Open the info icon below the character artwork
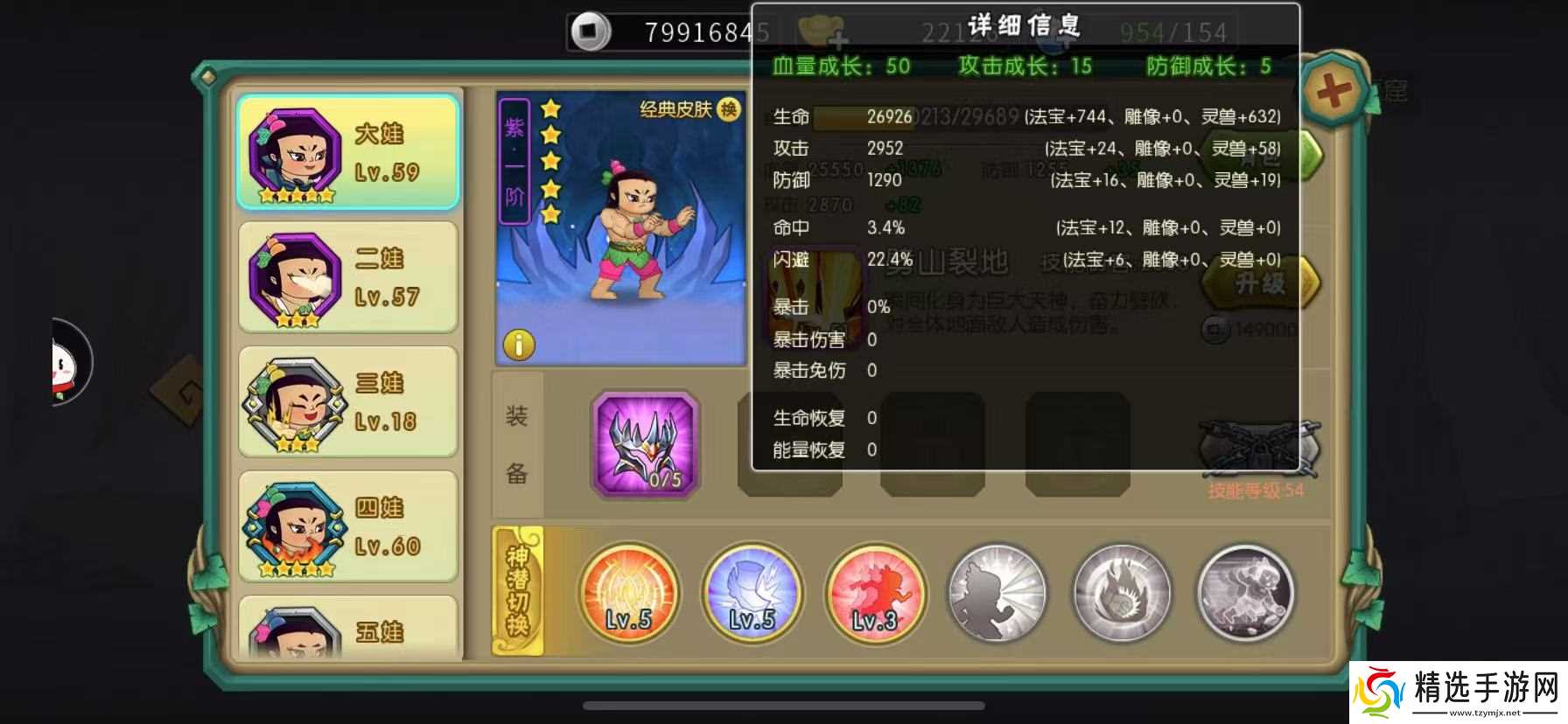Image resolution: width=1568 pixels, height=724 pixels. [x=520, y=345]
